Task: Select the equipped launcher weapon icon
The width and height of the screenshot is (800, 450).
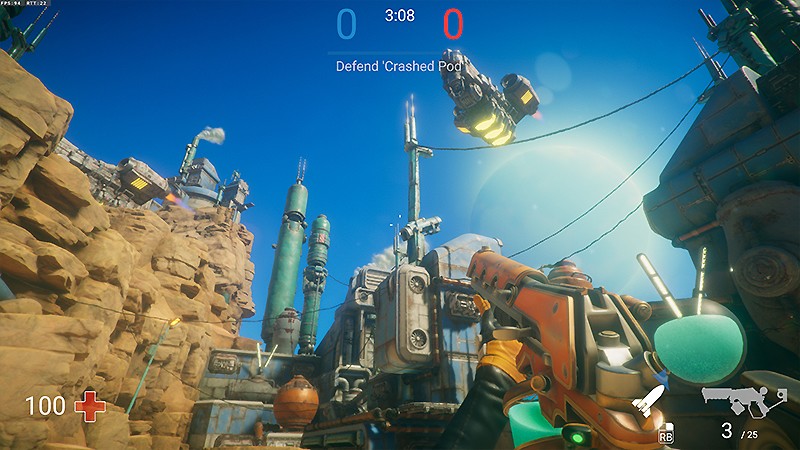Action: pos(744,400)
